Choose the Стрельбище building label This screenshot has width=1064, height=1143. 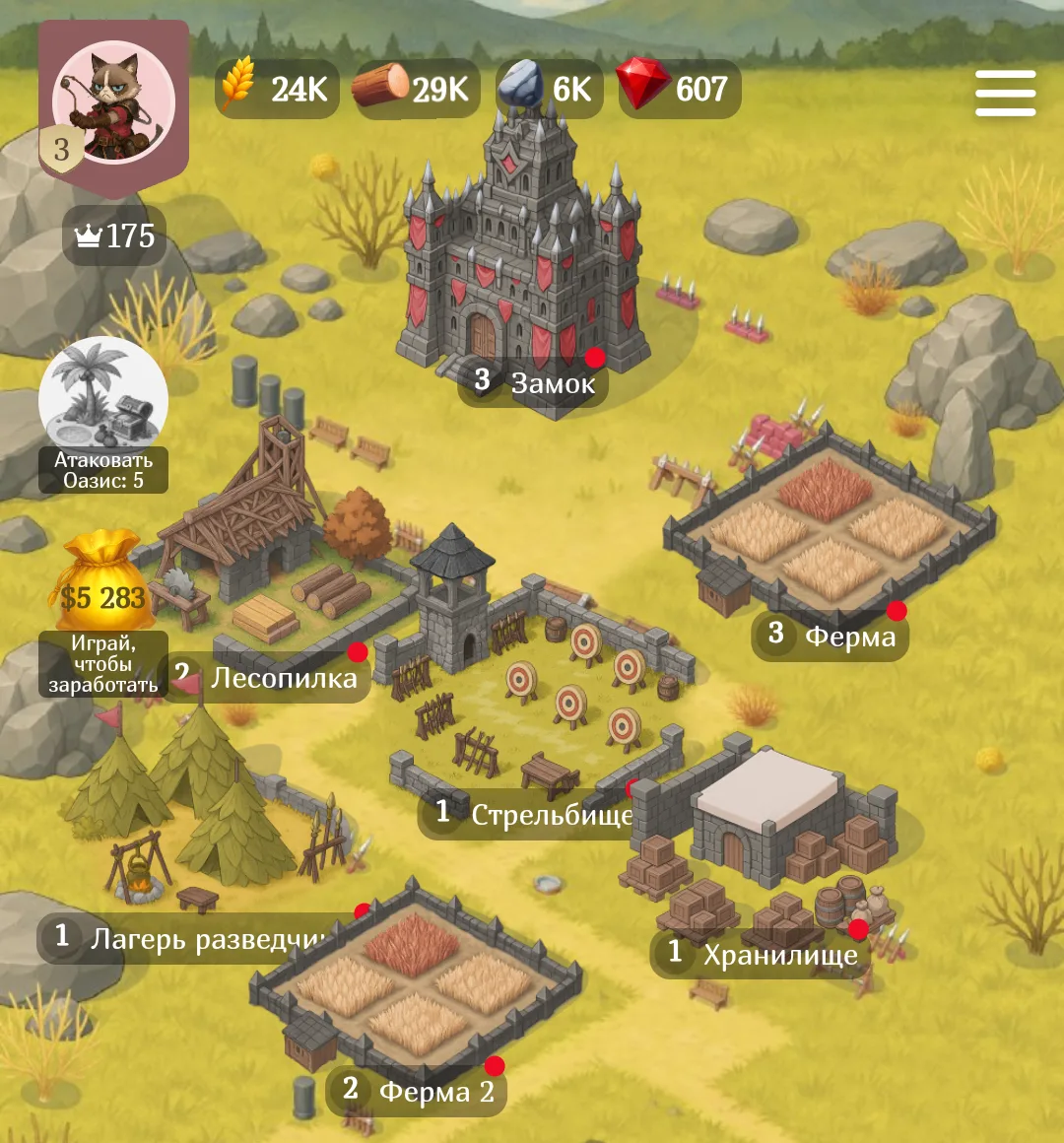[530, 814]
